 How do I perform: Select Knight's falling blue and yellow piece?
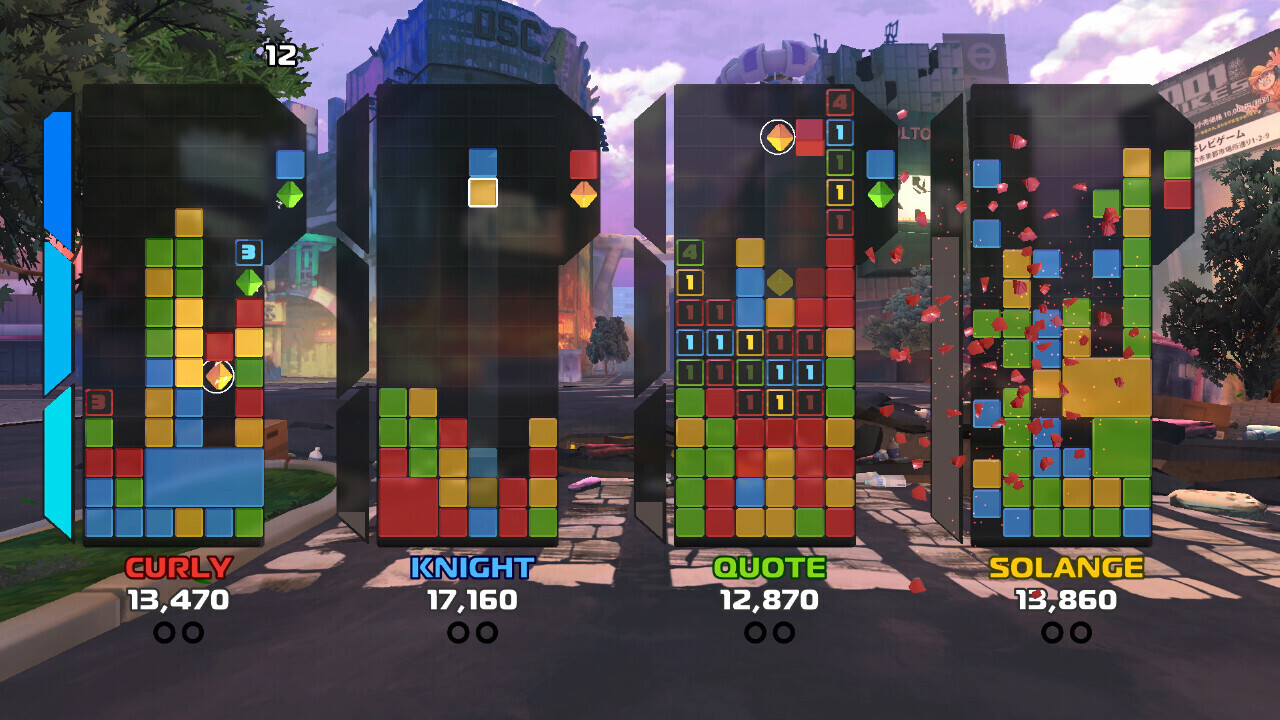483,177
